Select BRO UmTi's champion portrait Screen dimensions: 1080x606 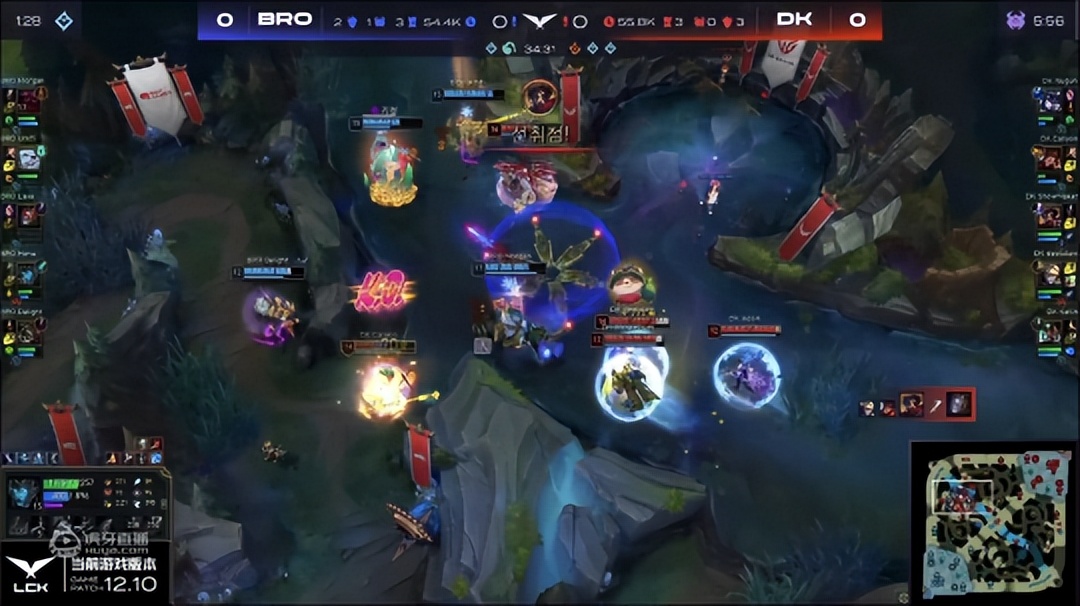pyautogui.click(x=30, y=158)
